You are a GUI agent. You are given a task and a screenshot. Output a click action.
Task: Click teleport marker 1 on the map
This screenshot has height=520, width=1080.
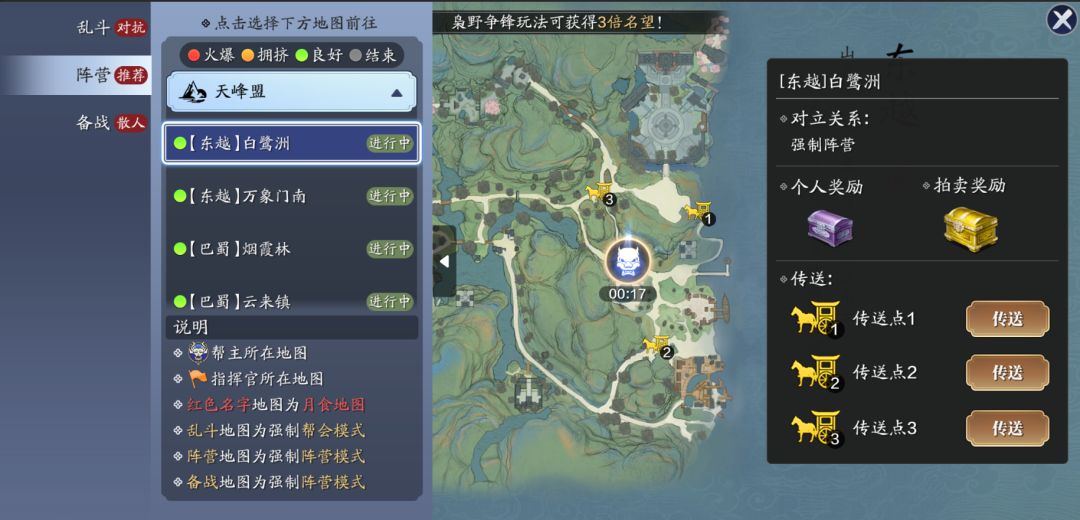[699, 211]
